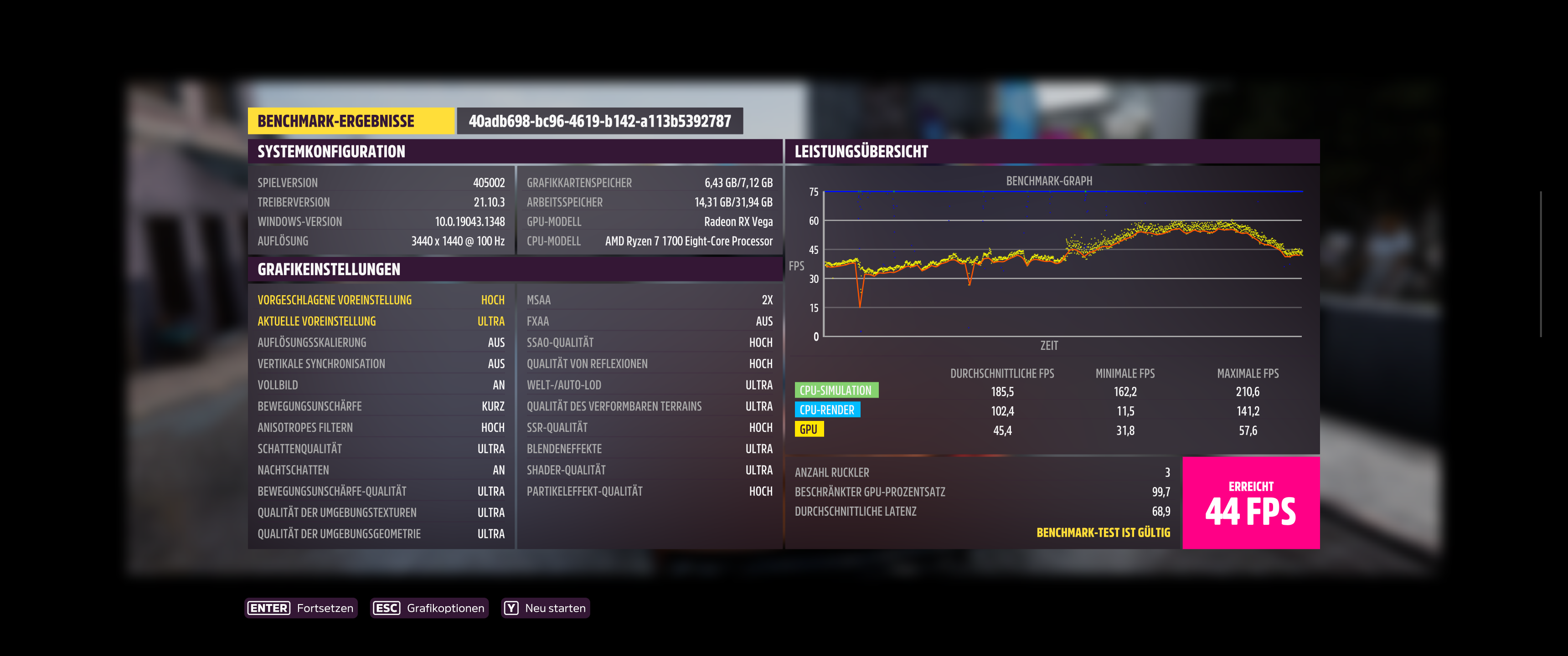The image size is (1568, 656).
Task: Click the ENTER key icon next to Fortsetzen
Action: click(x=269, y=607)
